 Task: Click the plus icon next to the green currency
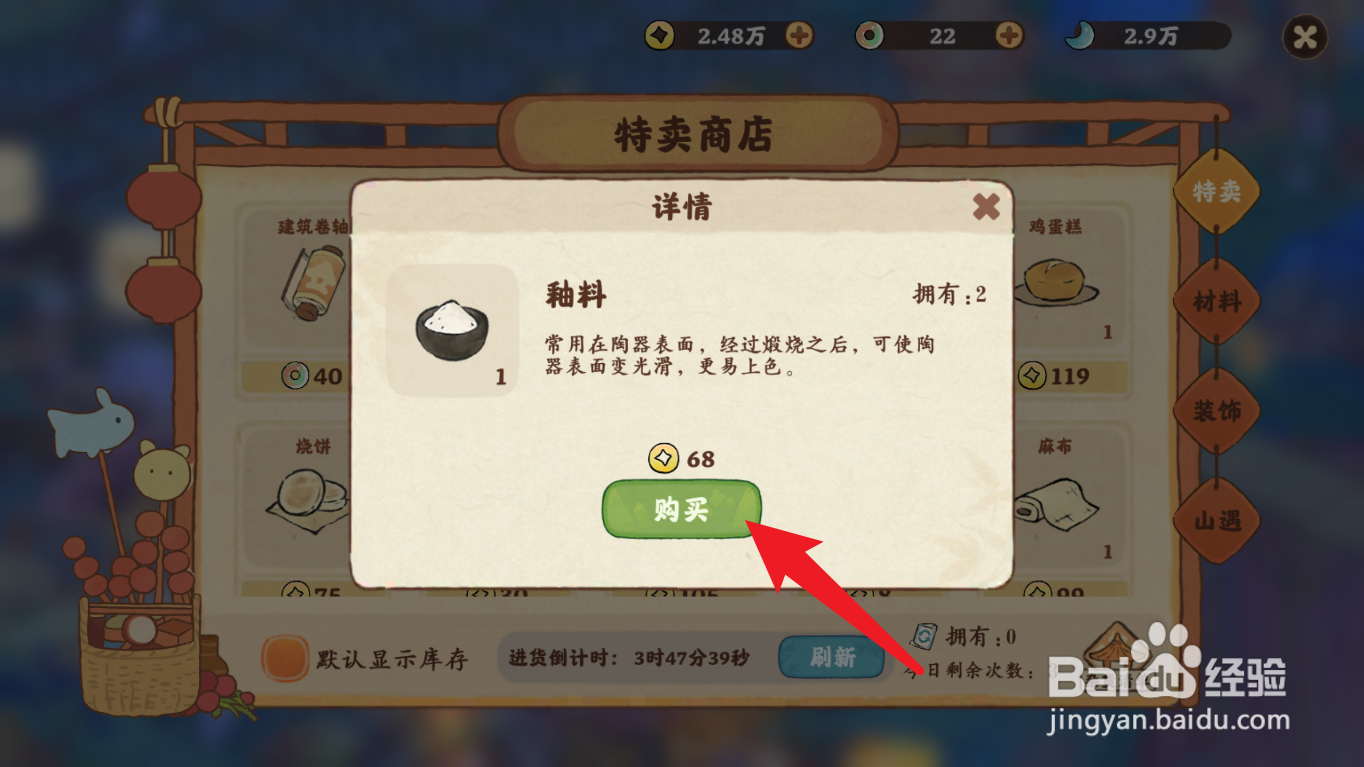click(x=1007, y=36)
